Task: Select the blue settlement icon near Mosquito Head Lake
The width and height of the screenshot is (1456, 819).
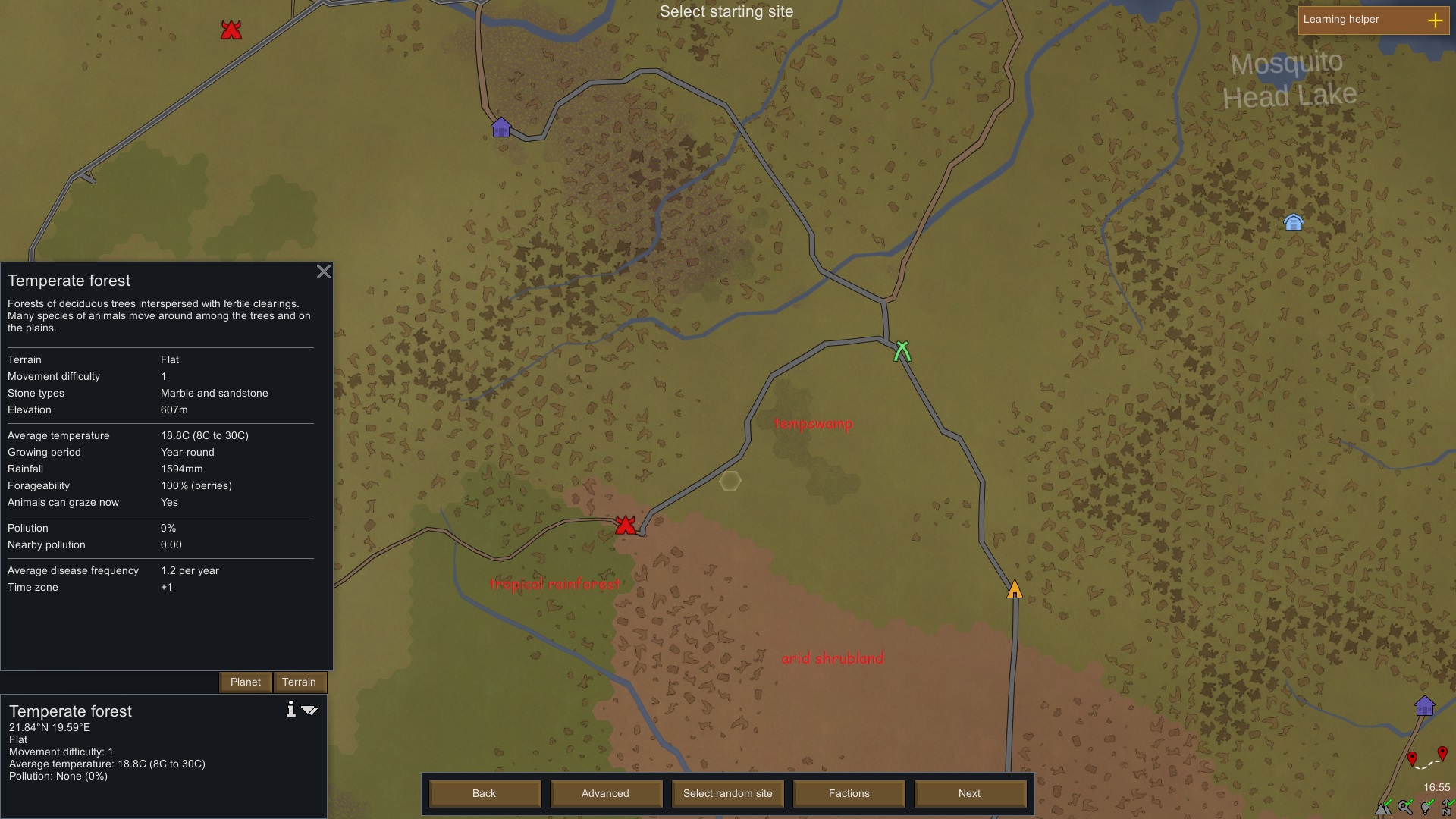Action: 1293,221
